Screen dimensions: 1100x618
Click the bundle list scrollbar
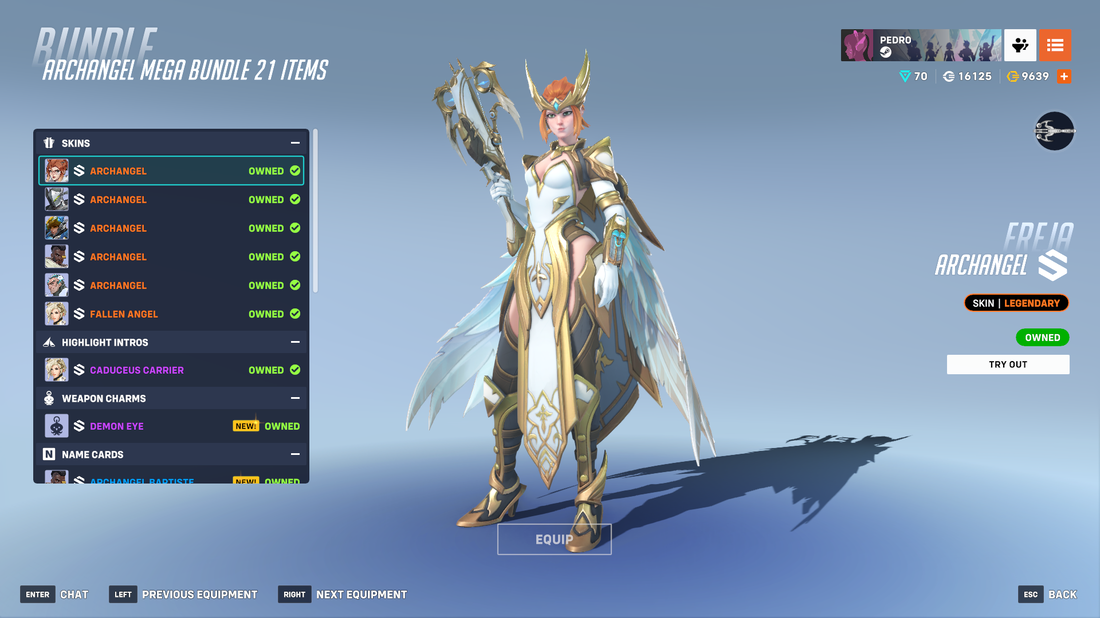pos(315,210)
